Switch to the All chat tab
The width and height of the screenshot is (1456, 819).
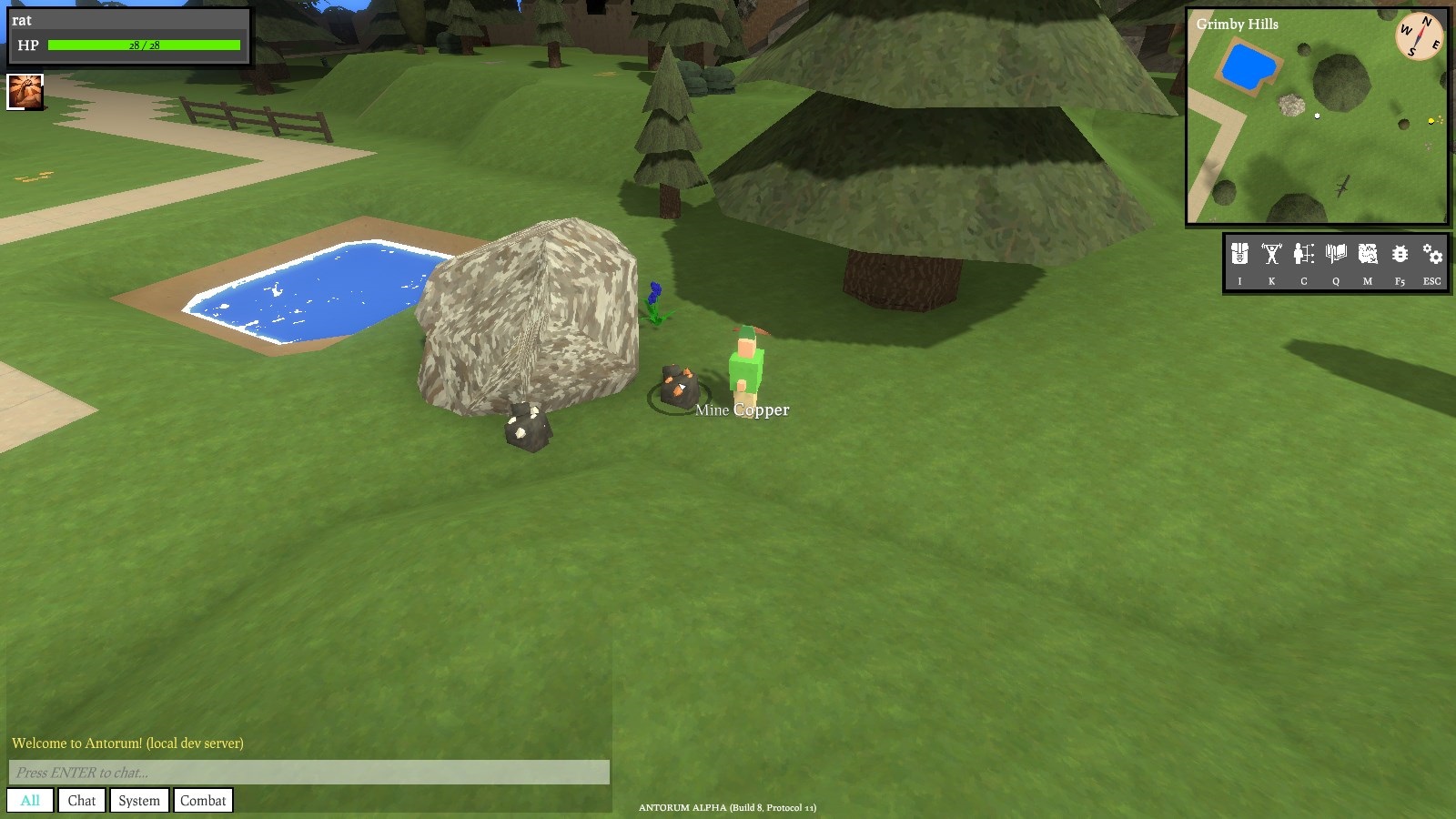tap(30, 801)
